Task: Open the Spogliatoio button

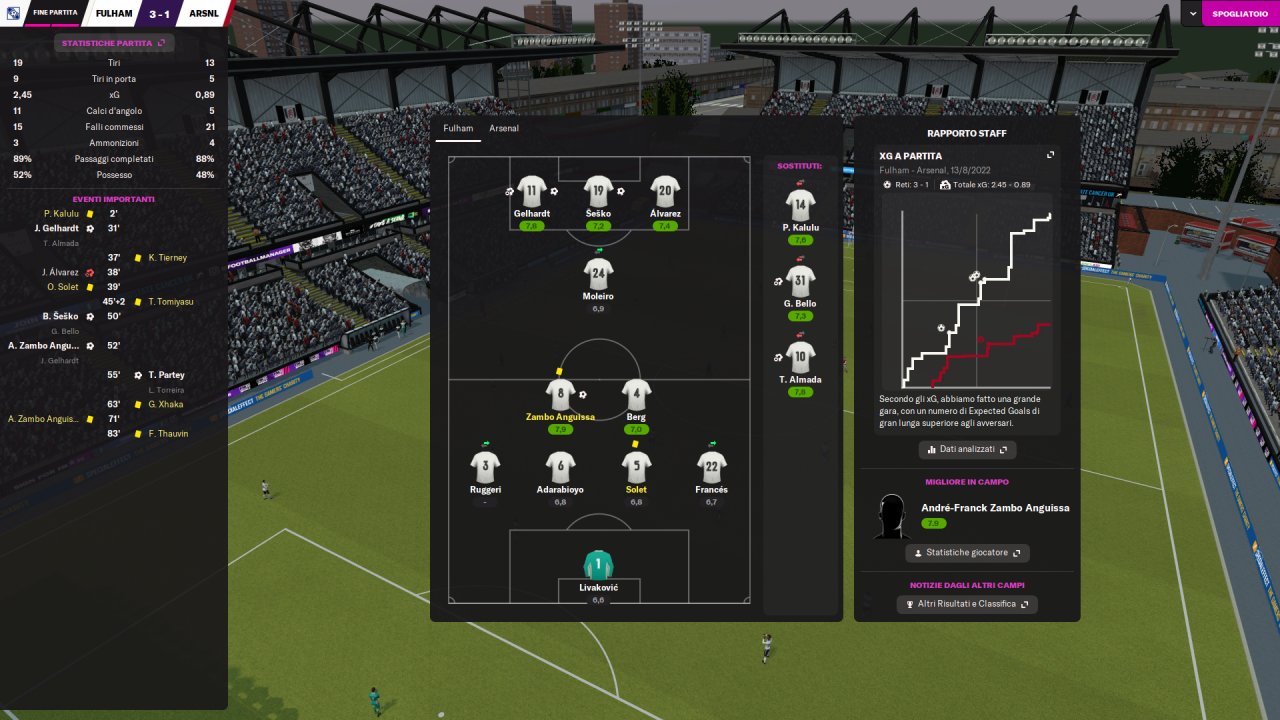Action: 1241,13
